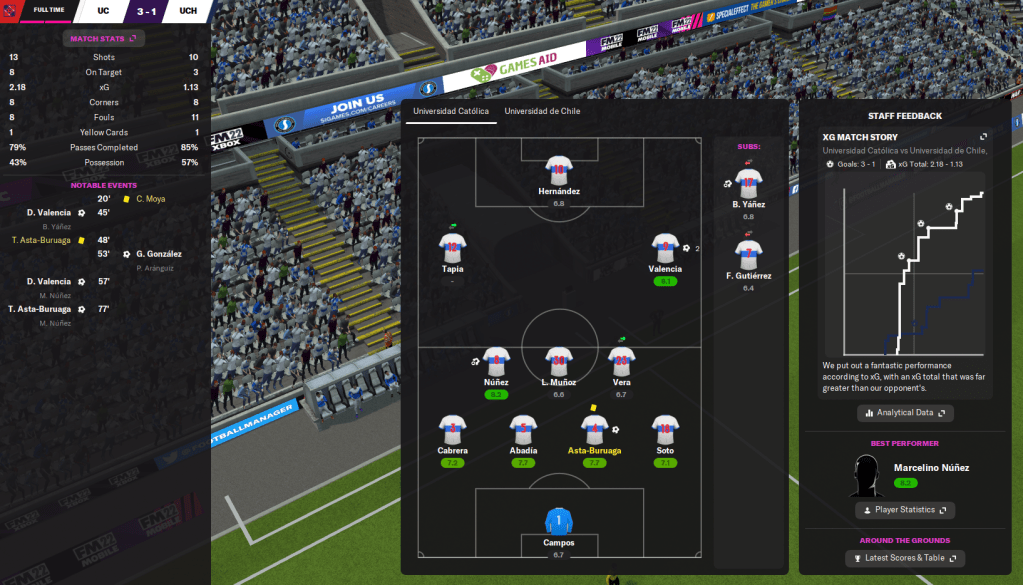Image resolution: width=1023 pixels, height=585 pixels.
Task: View substitute B. Yáñez
Action: click(x=747, y=184)
